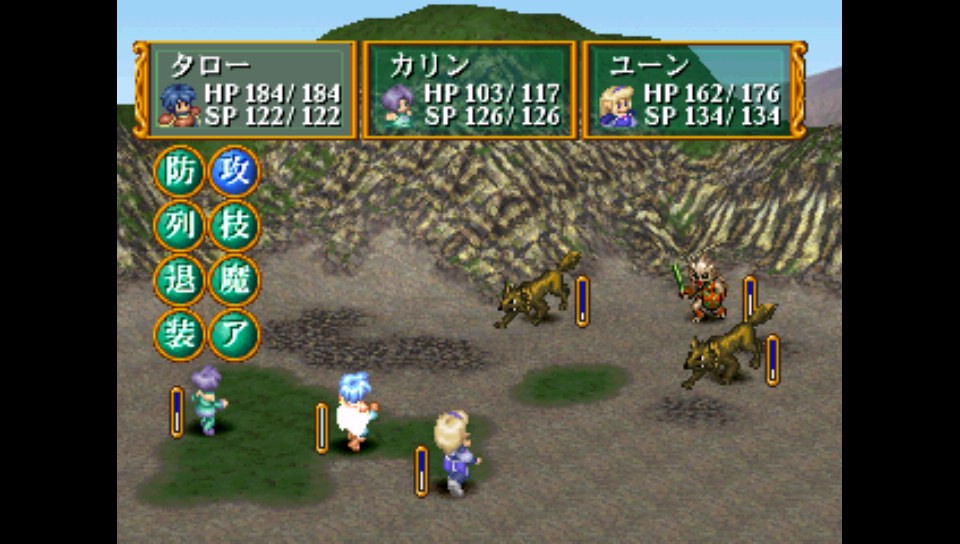The width and height of the screenshot is (960, 544).
Task: Choose the 防 defend command
Action: coord(179,171)
